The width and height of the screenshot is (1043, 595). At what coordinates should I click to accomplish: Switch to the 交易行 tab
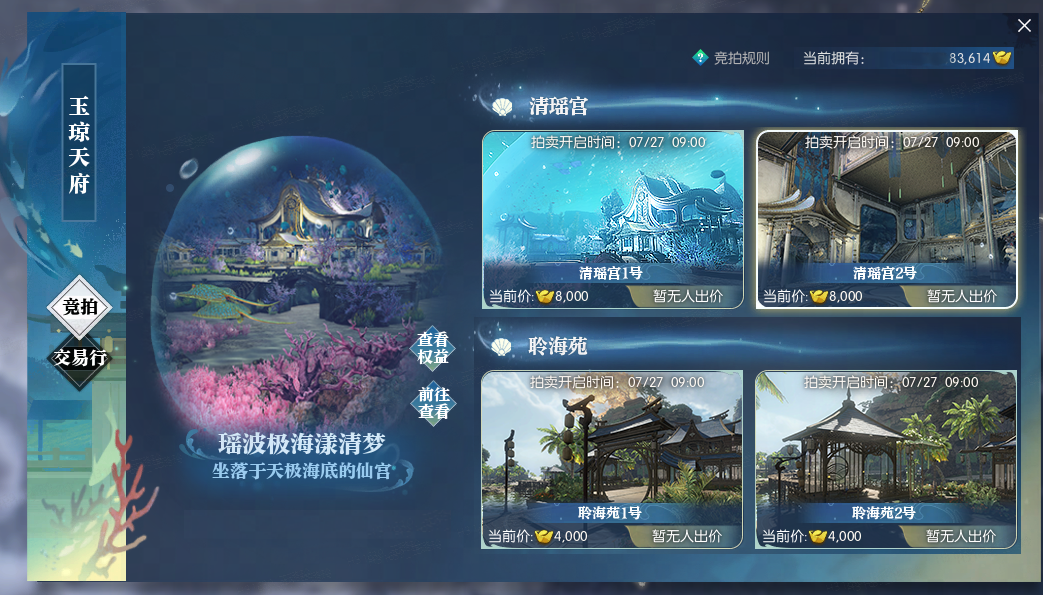coord(80,357)
